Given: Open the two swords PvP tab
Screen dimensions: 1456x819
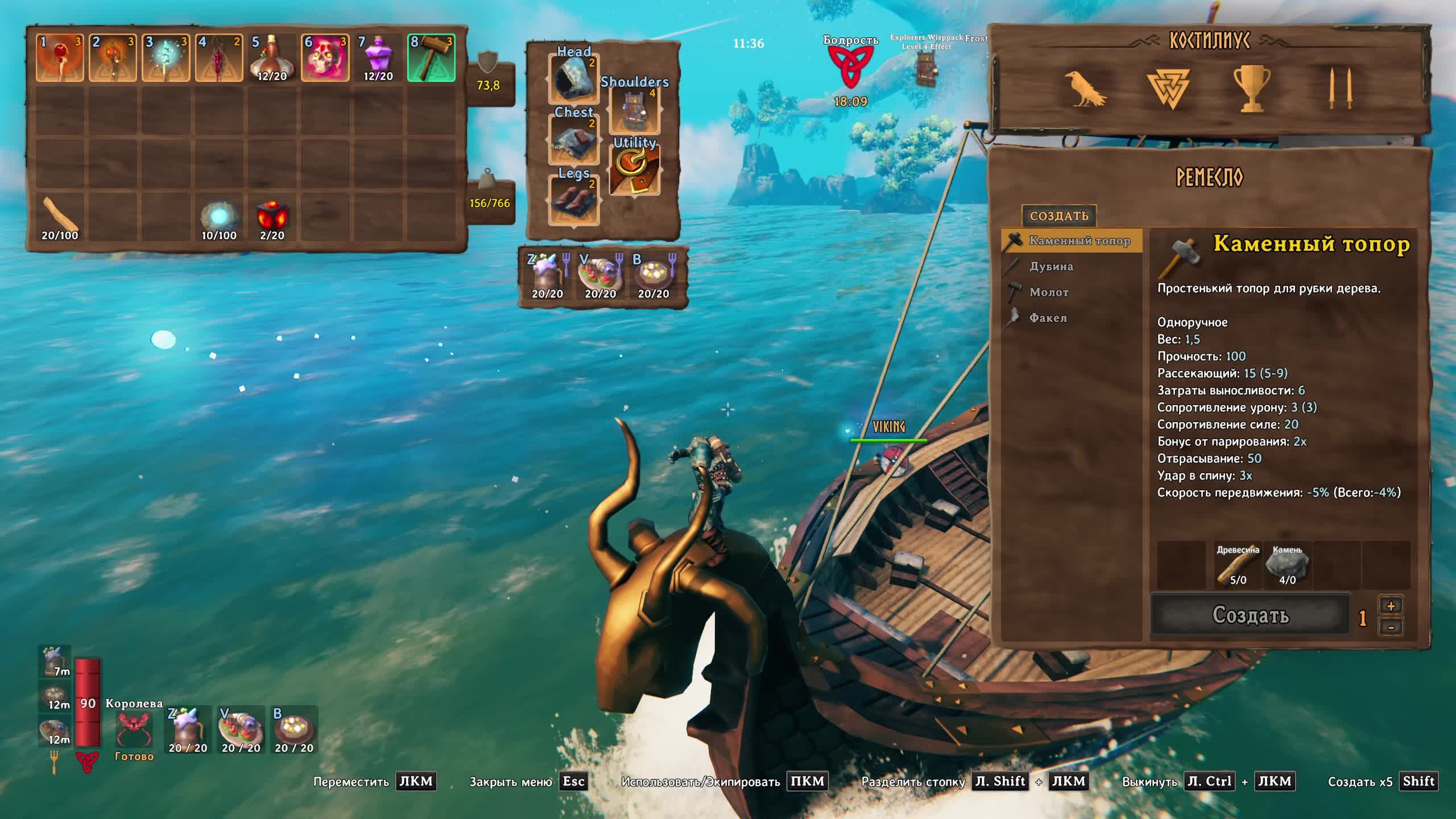Looking at the screenshot, I should click(1339, 89).
